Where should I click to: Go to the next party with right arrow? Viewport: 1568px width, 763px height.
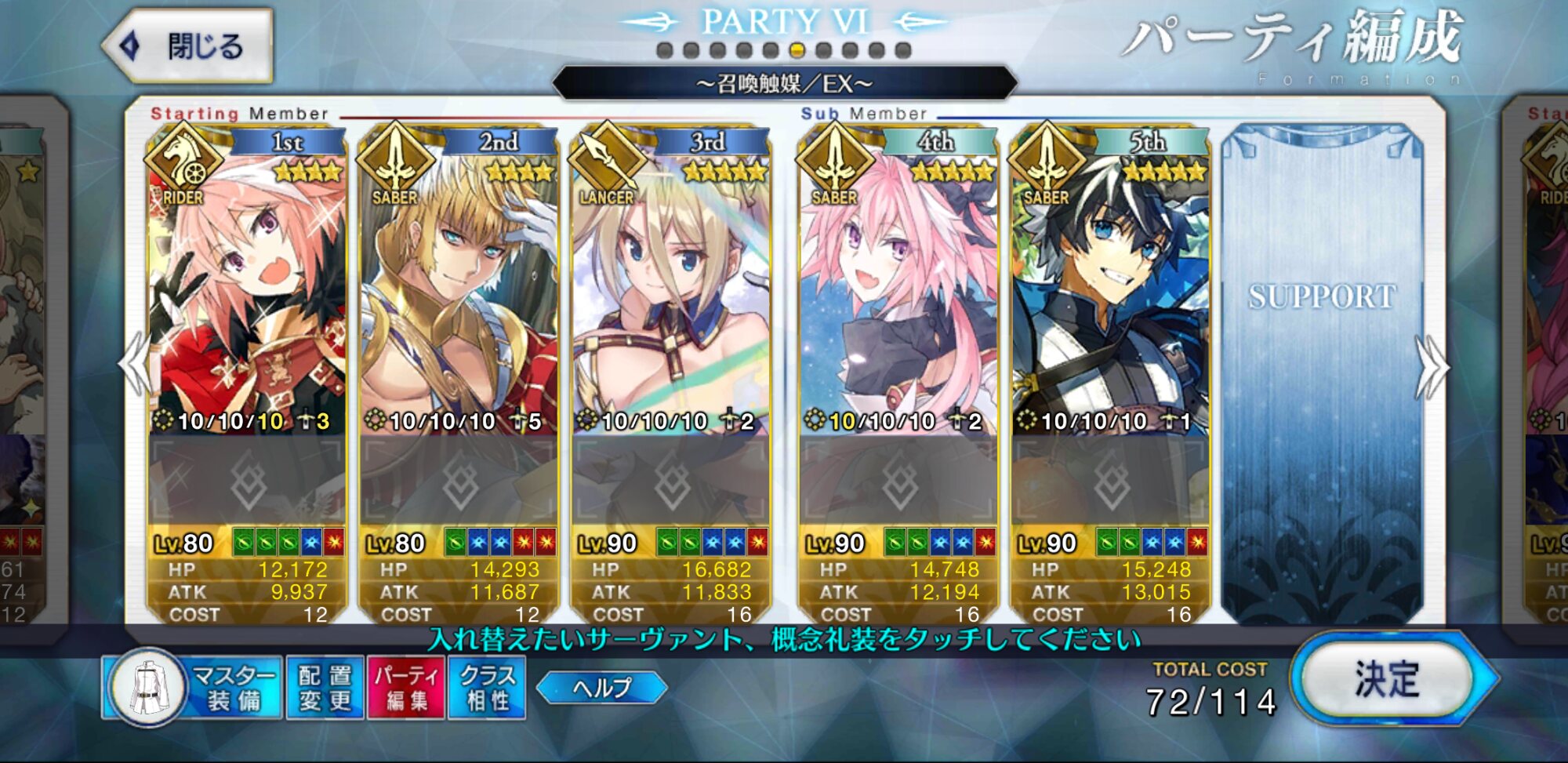click(x=1431, y=366)
